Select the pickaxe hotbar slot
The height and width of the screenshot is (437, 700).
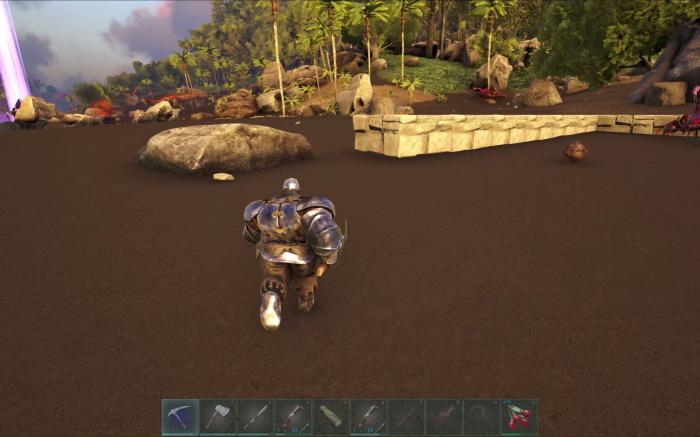181,416
